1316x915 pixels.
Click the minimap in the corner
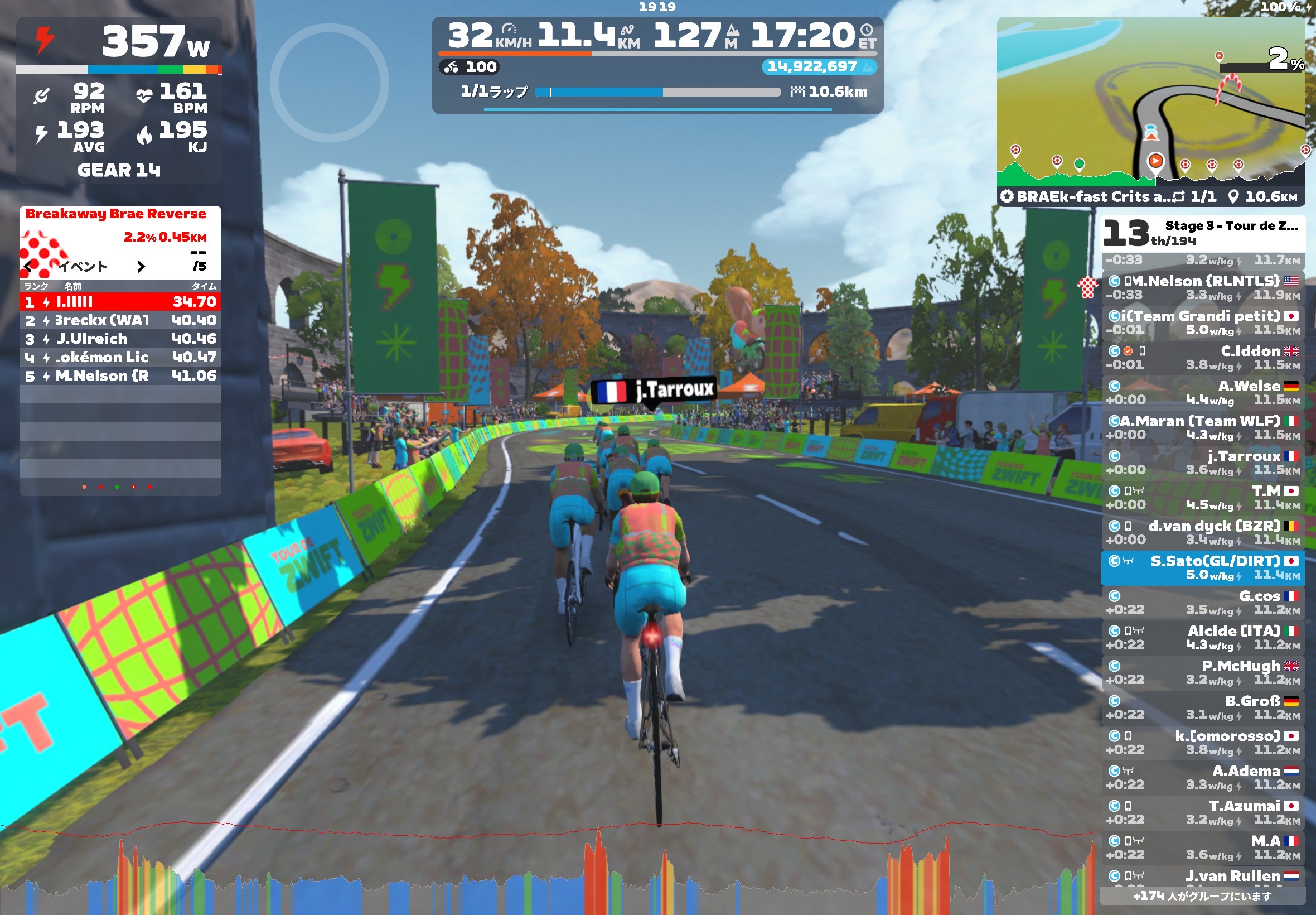tap(1150, 103)
